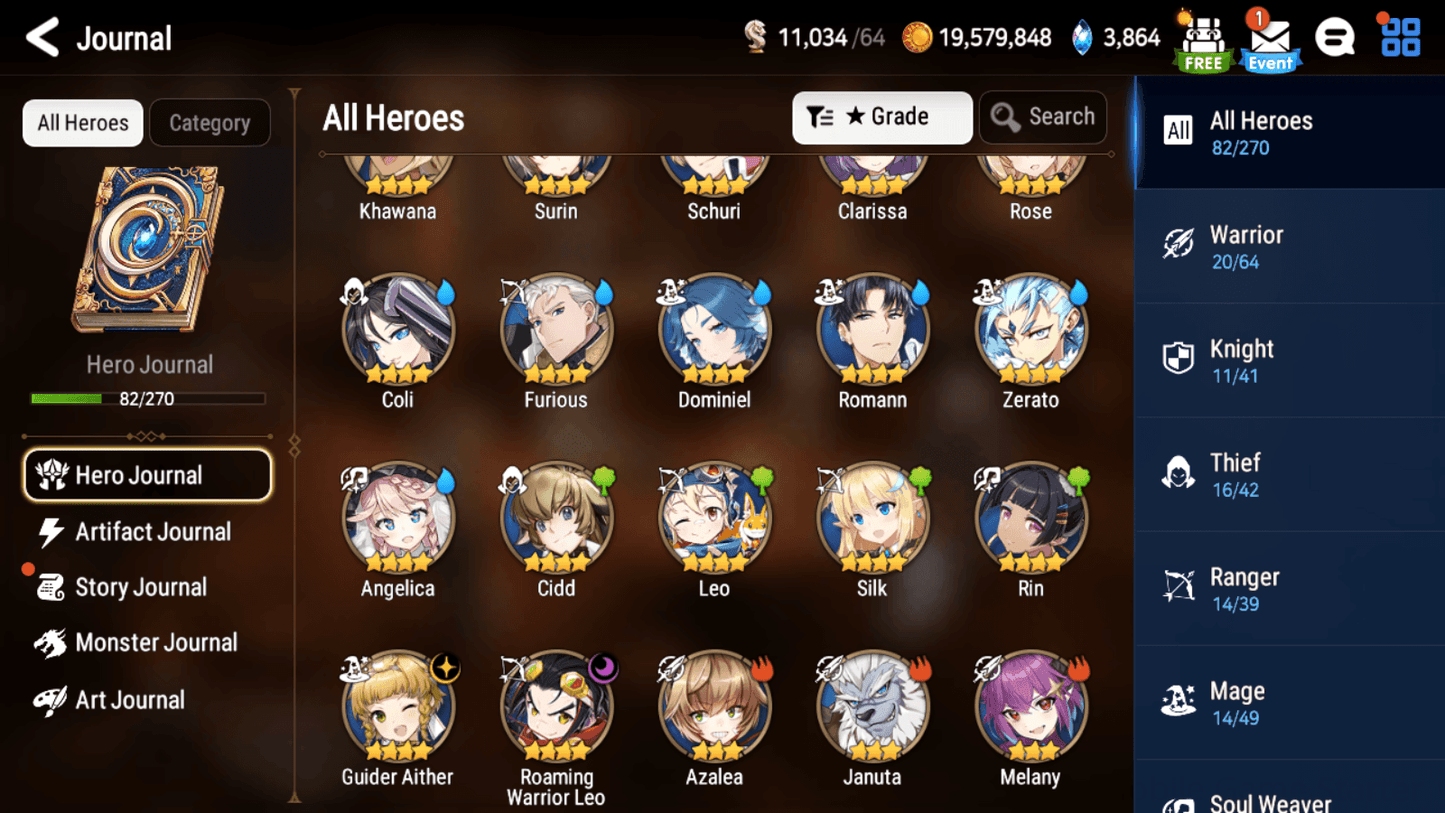Open the Story Journal with notification dot
This screenshot has height=813, width=1445.
click(142, 587)
